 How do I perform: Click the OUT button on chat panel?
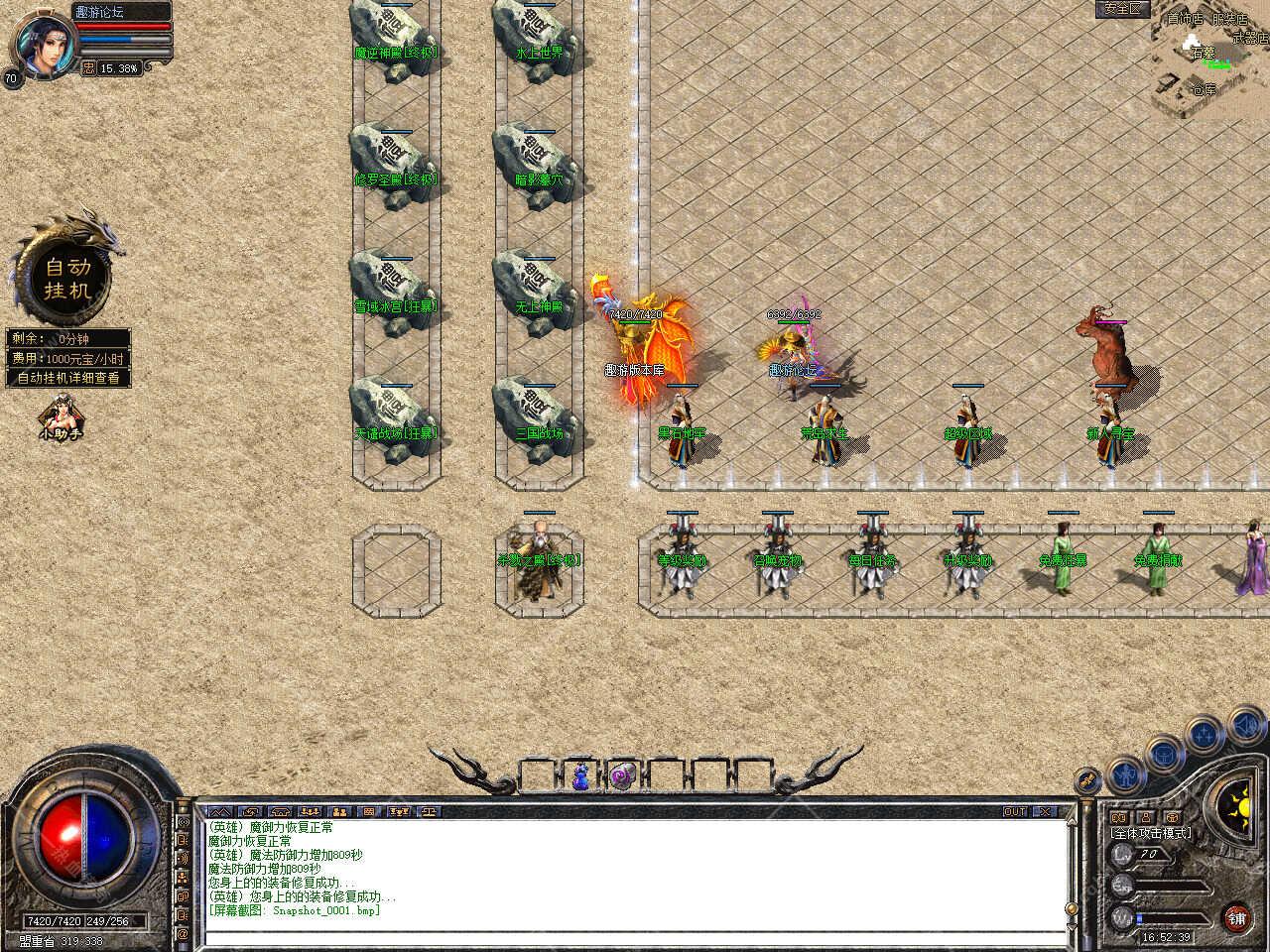(x=1014, y=811)
